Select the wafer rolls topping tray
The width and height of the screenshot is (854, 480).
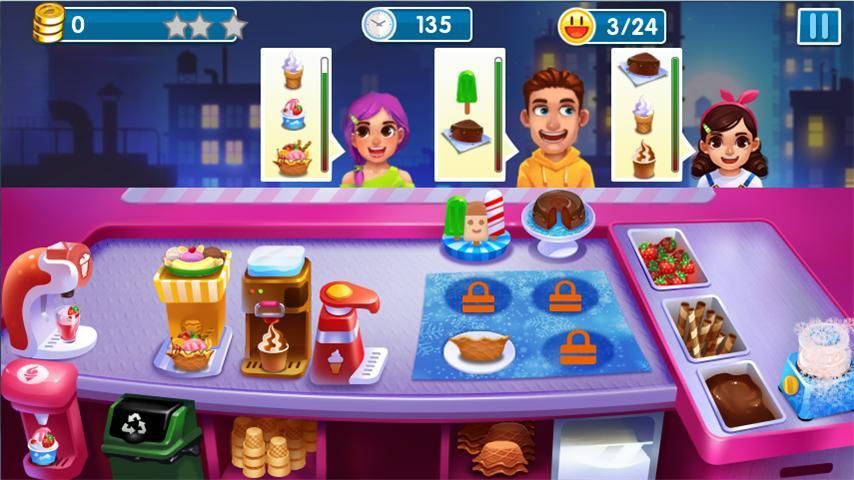(x=703, y=325)
